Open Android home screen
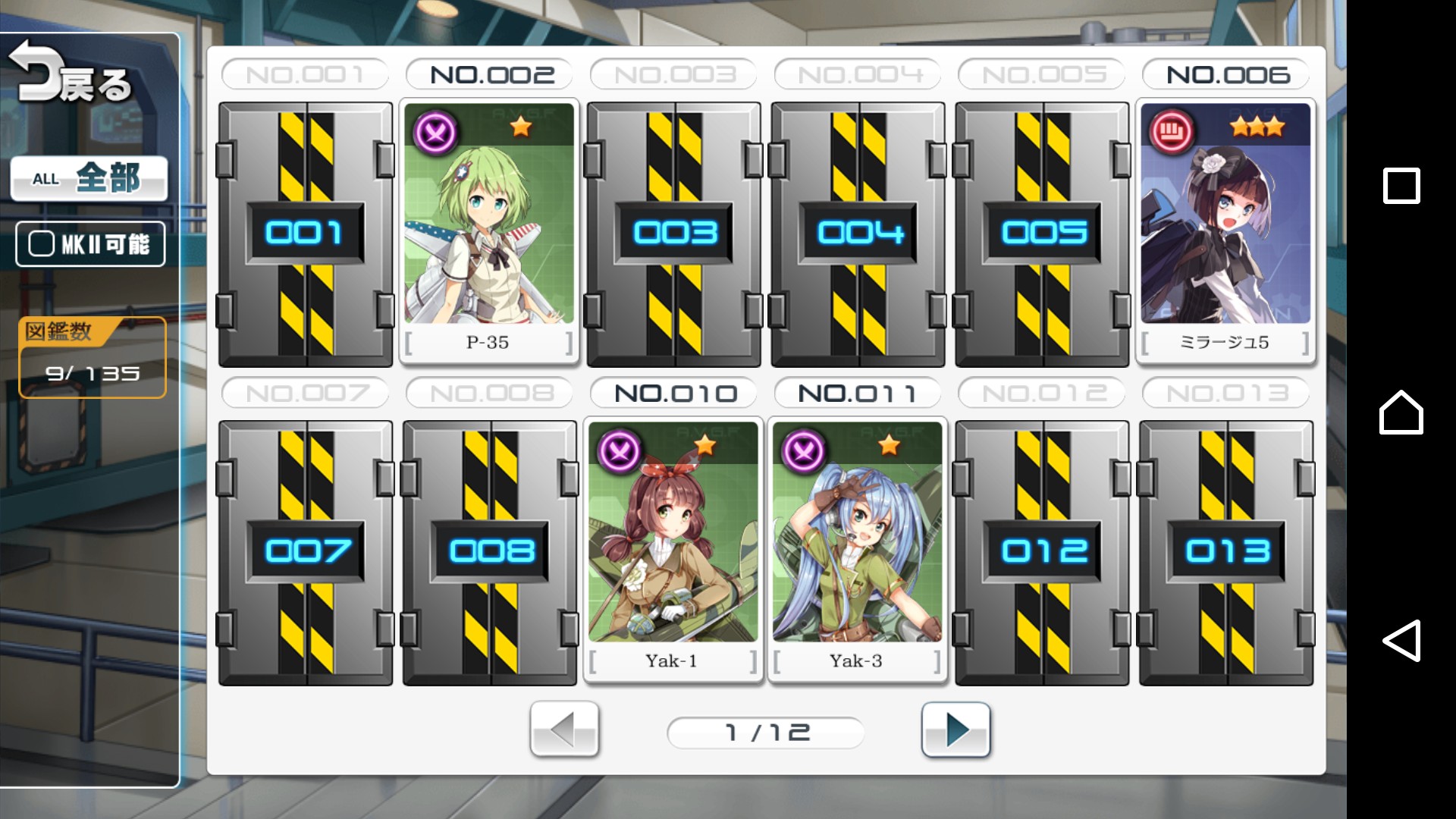Image resolution: width=1456 pixels, height=819 pixels. pyautogui.click(x=1401, y=413)
